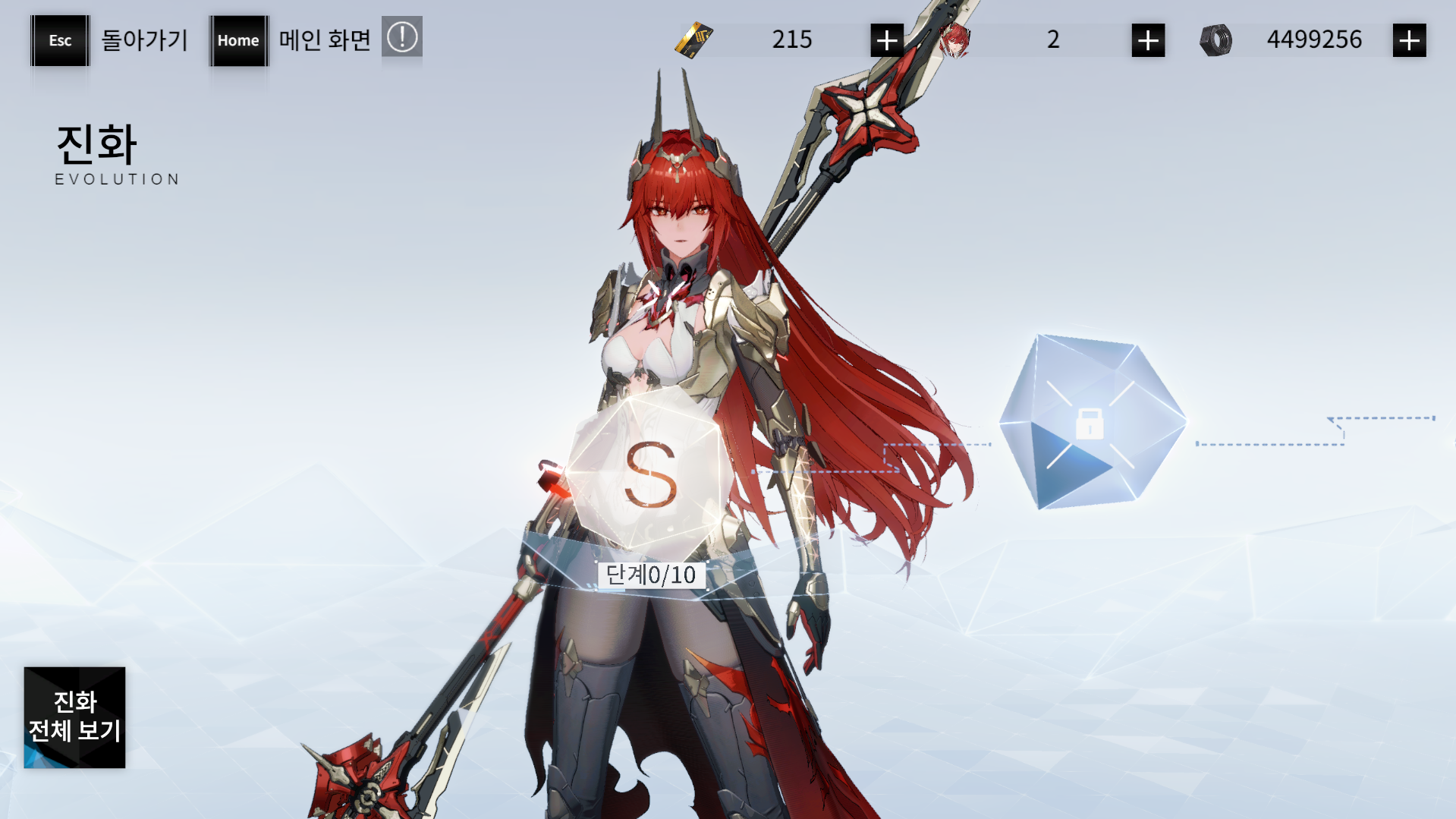Open the exclamation mark info button

[401, 37]
